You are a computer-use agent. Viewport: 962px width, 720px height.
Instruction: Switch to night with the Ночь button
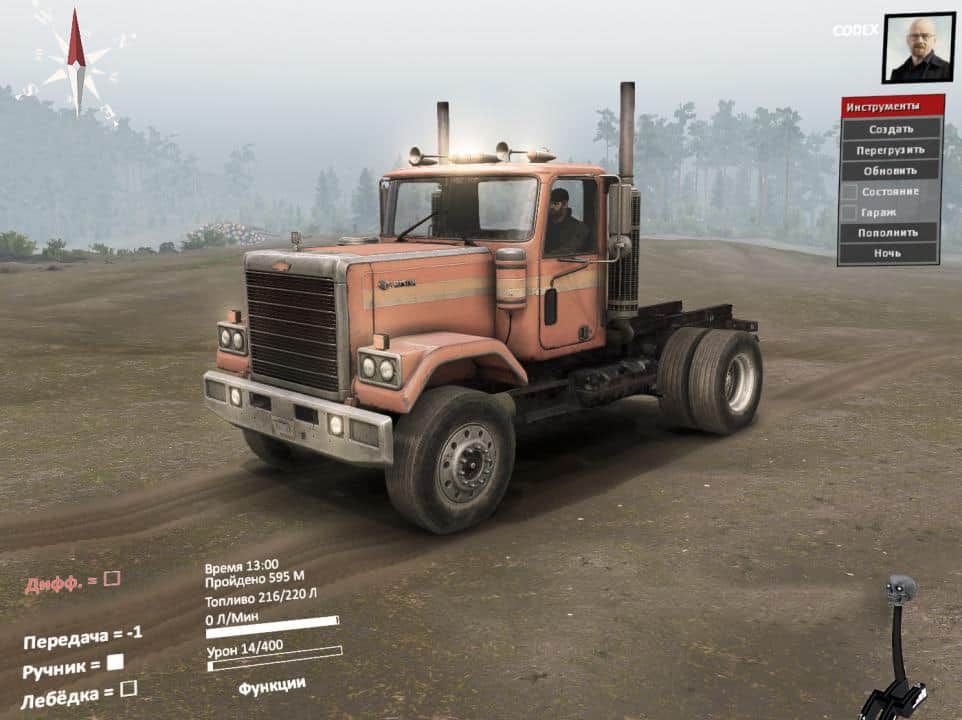[890, 253]
